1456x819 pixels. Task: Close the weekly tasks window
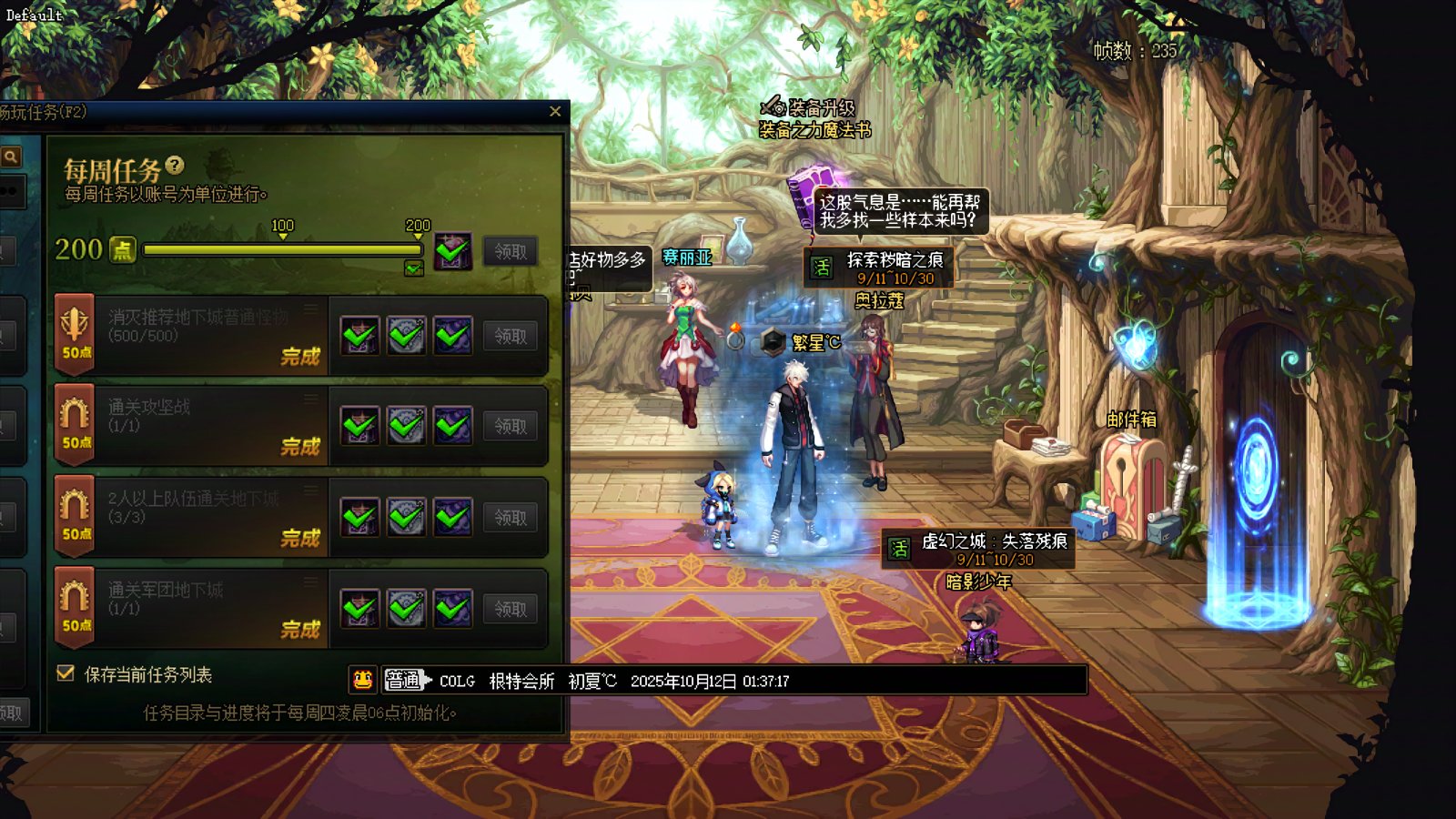pyautogui.click(x=555, y=112)
